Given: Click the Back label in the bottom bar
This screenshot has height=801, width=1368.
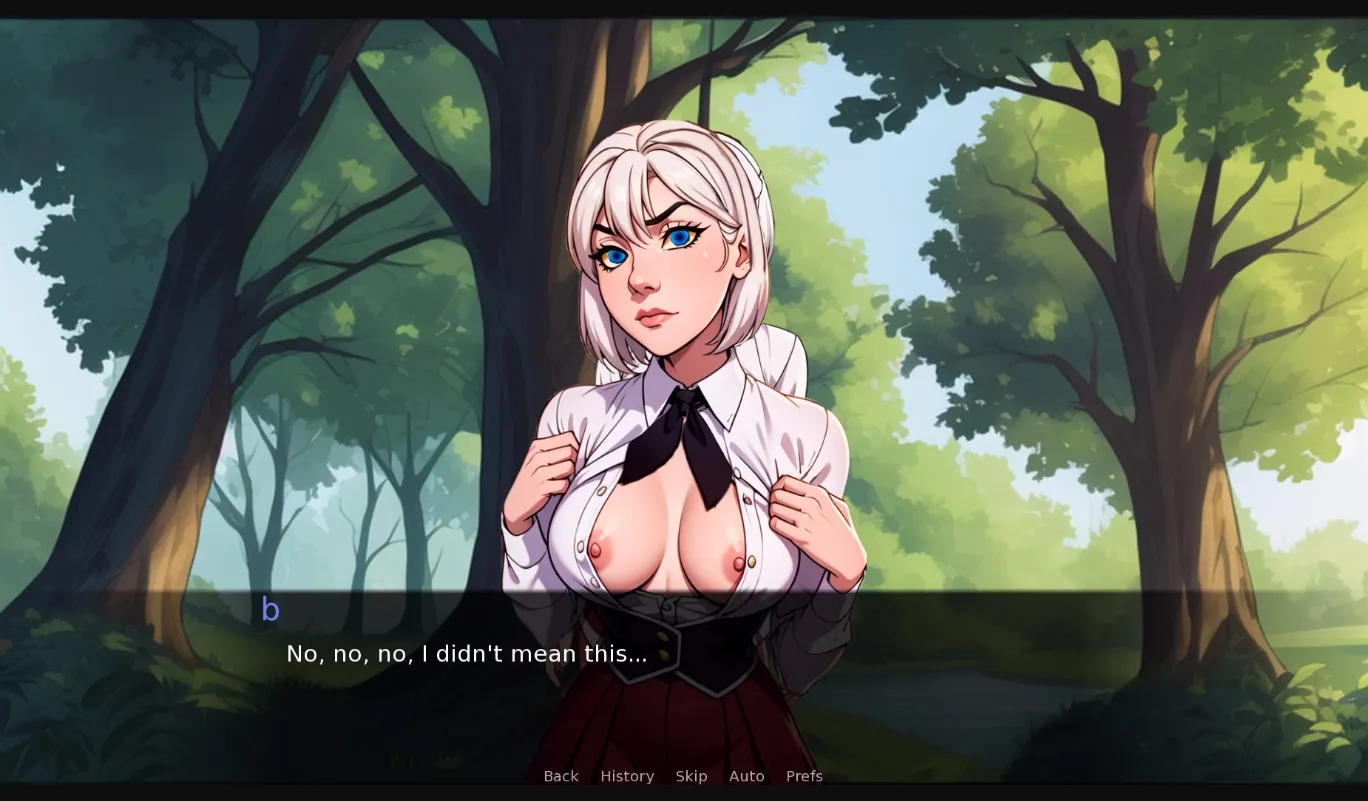Looking at the screenshot, I should coord(561,776).
